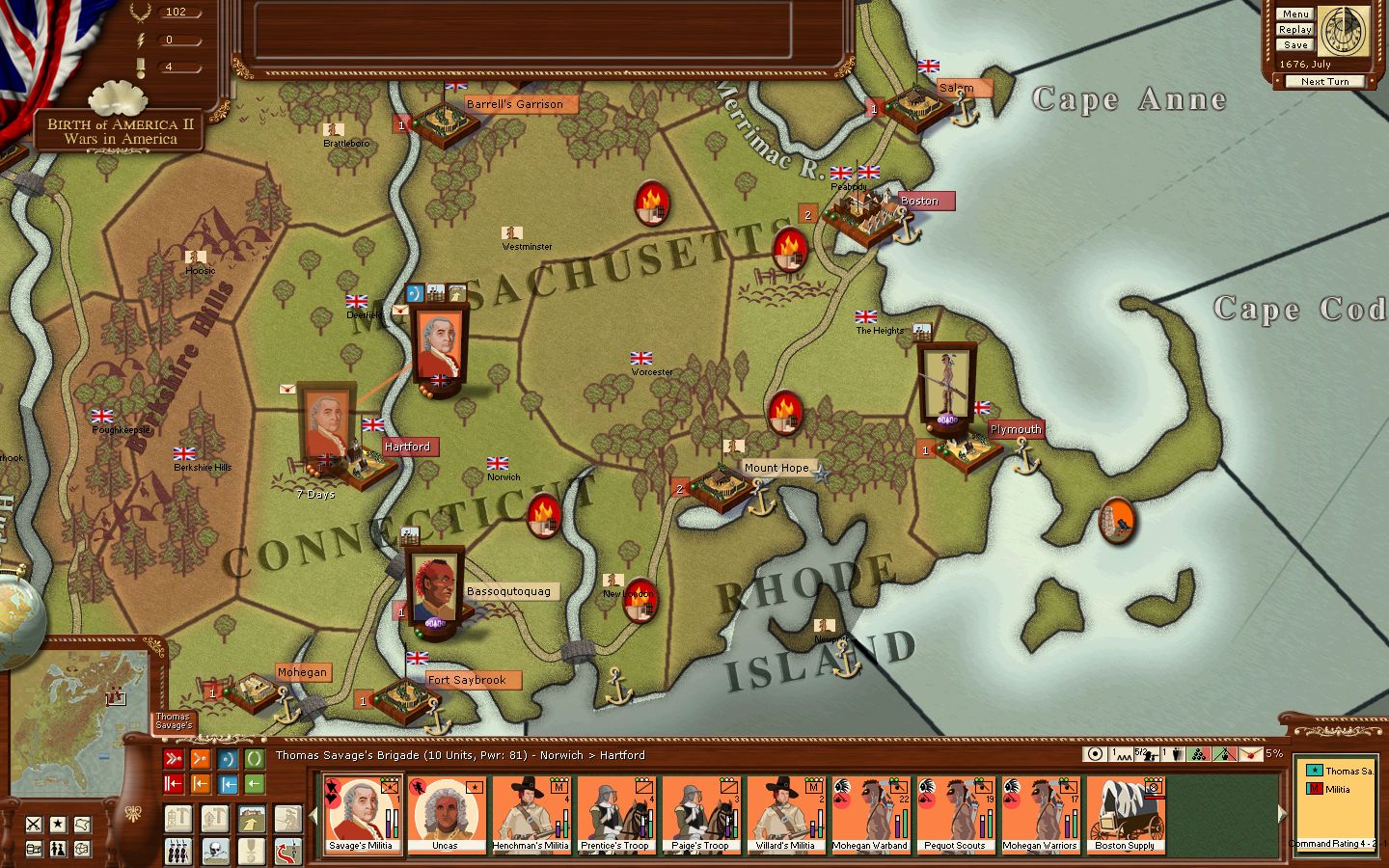The height and width of the screenshot is (868, 1389).
Task: Set the red assault posture button
Action: coord(174,759)
